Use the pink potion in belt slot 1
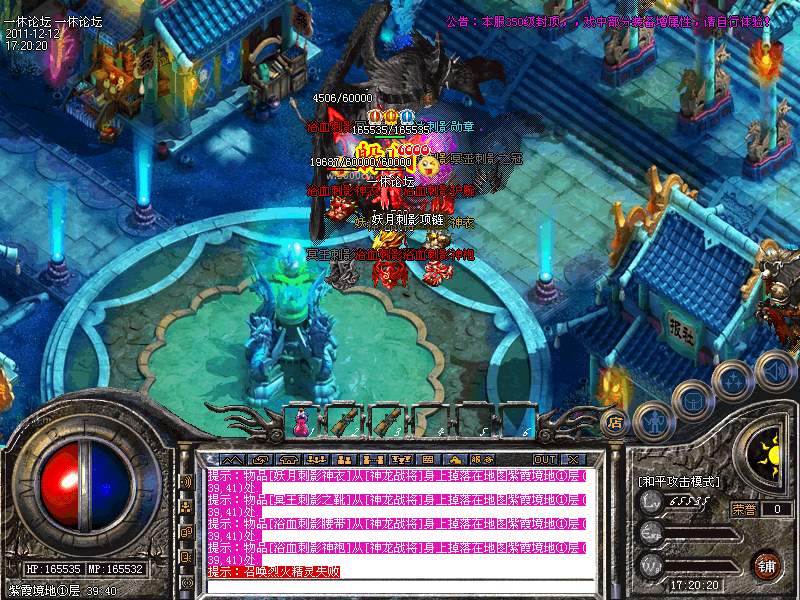 301,422
